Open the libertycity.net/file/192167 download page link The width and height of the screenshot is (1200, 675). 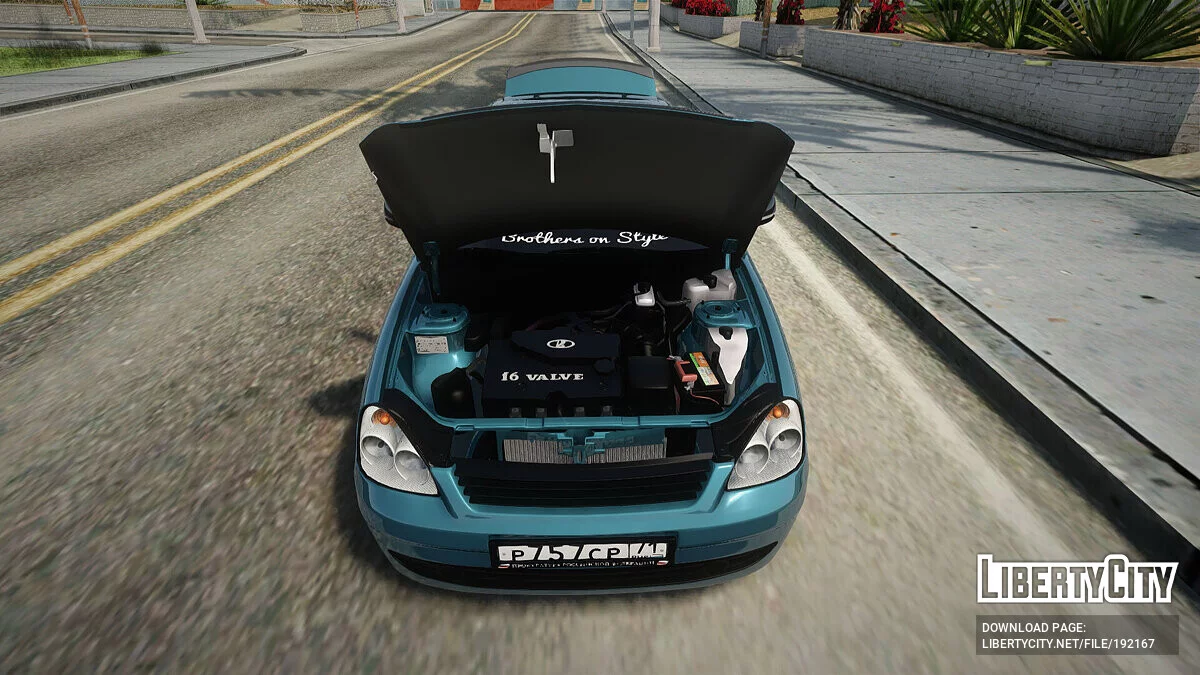point(1067,644)
